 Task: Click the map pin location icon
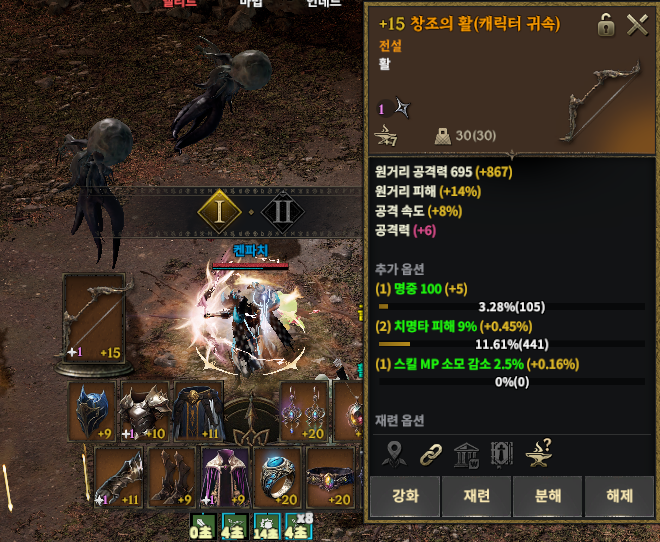click(x=393, y=453)
